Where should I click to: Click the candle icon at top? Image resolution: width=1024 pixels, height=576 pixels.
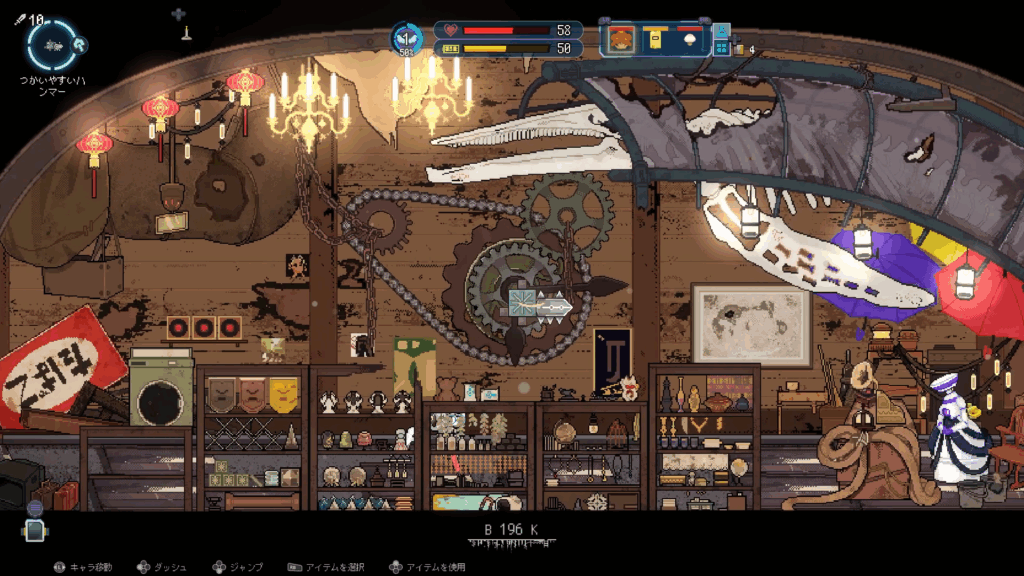pos(185,32)
